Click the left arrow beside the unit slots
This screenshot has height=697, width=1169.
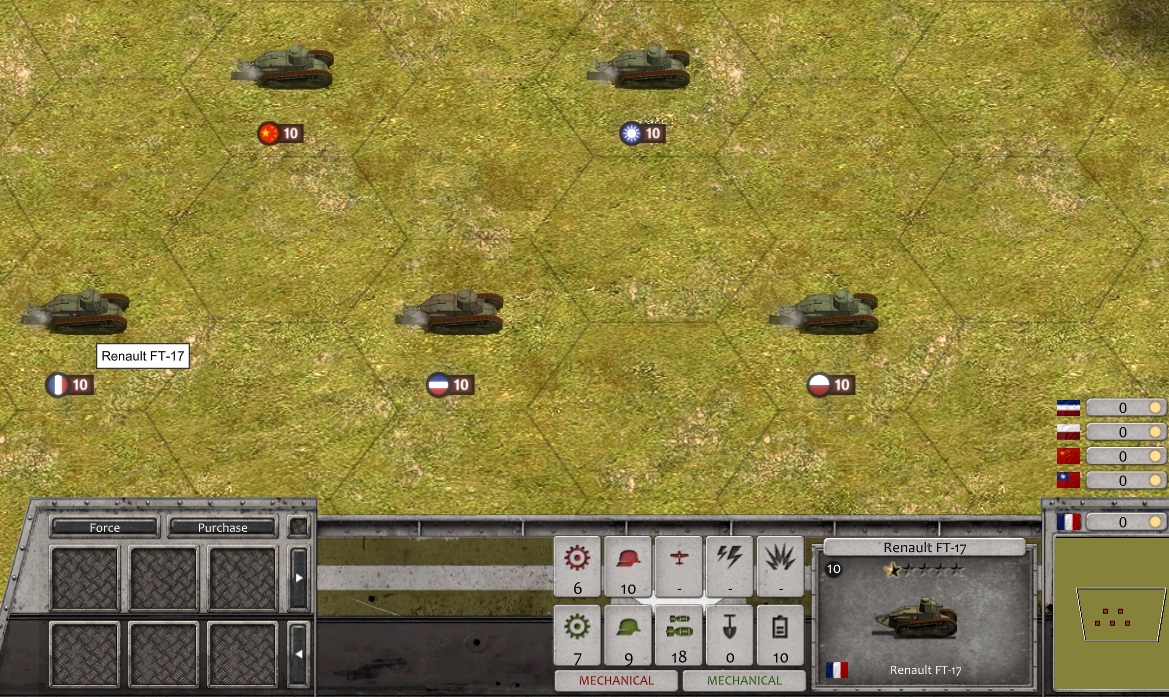[298, 654]
